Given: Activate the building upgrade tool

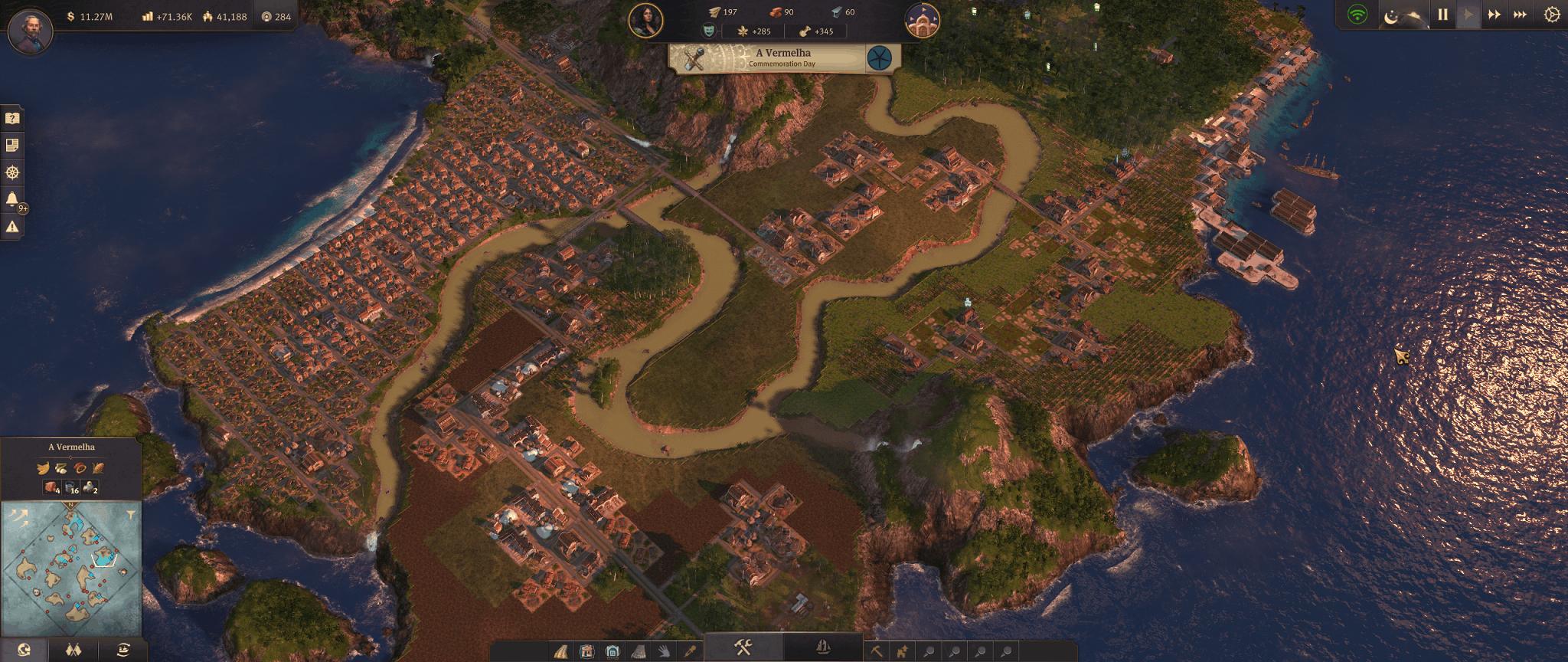Looking at the screenshot, I should pos(903,651).
